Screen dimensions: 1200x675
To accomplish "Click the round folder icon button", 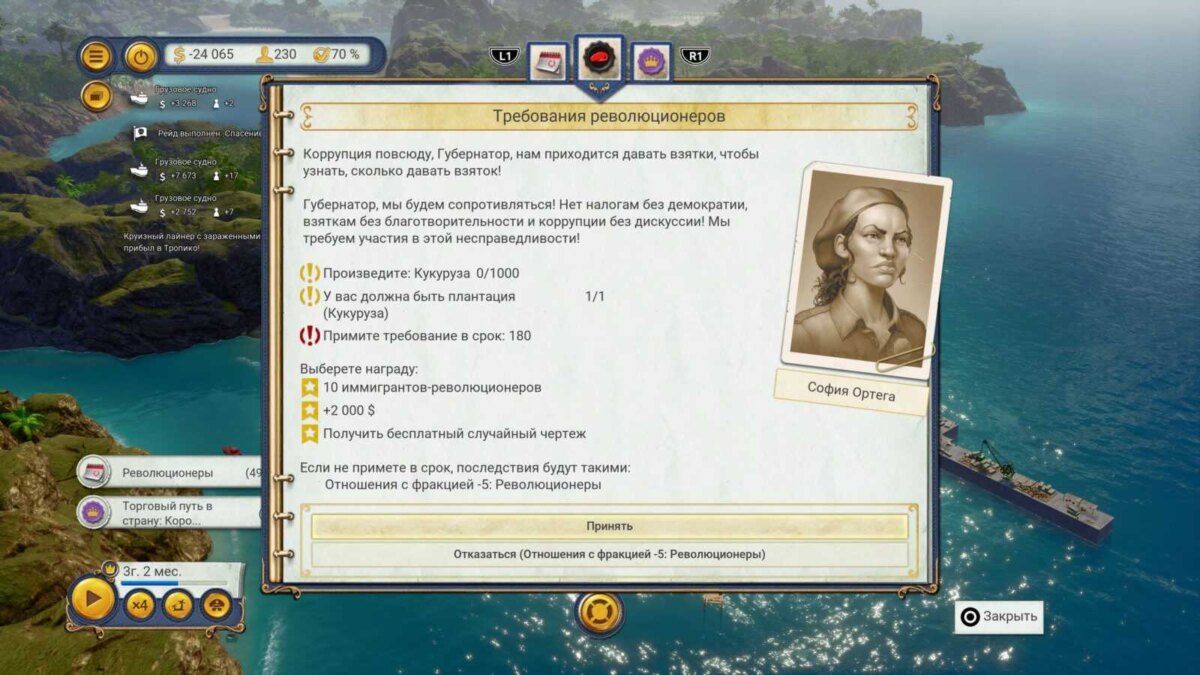I will pyautogui.click(x=96, y=97).
